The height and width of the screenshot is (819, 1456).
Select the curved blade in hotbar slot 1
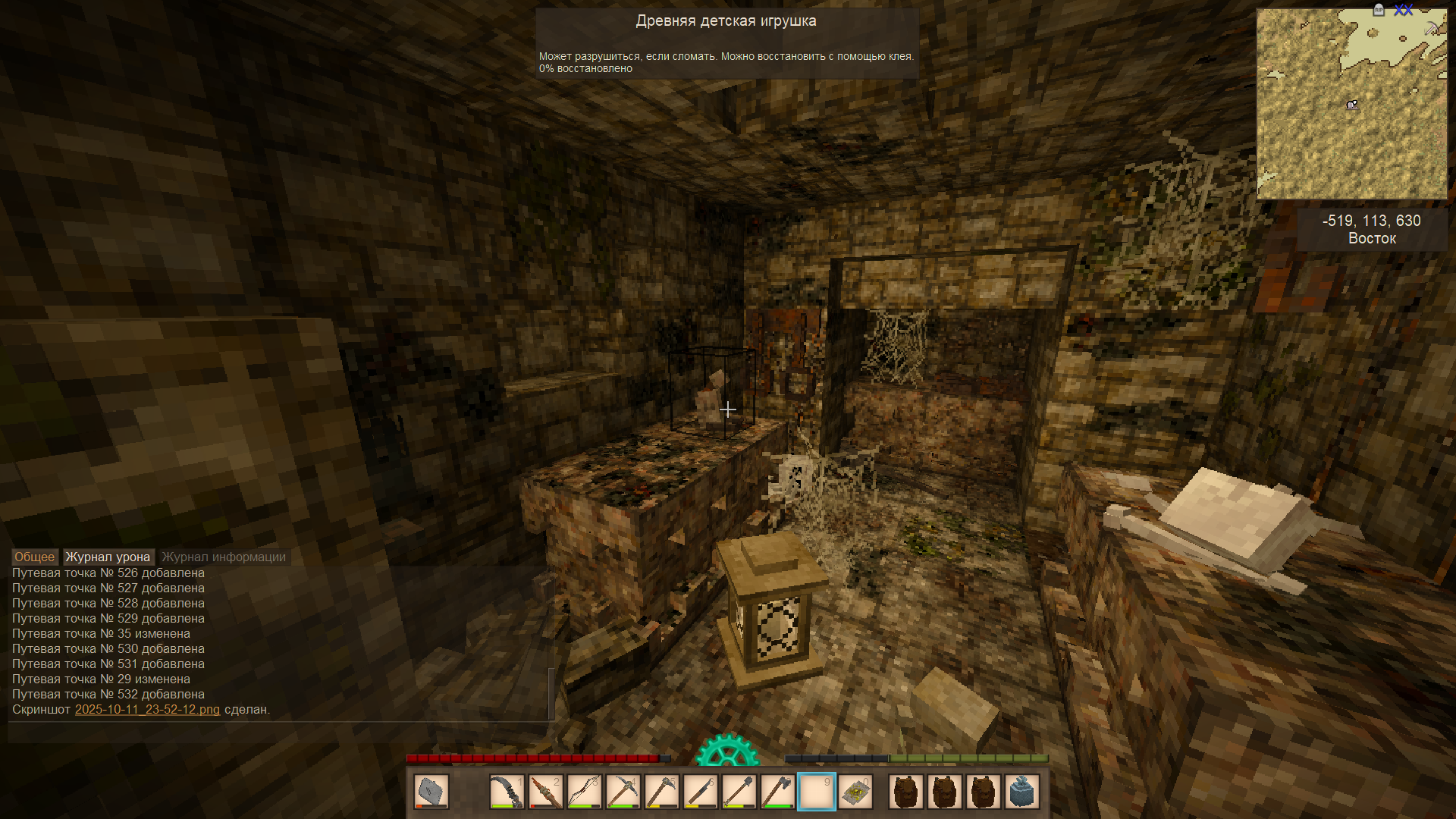pyautogui.click(x=507, y=792)
